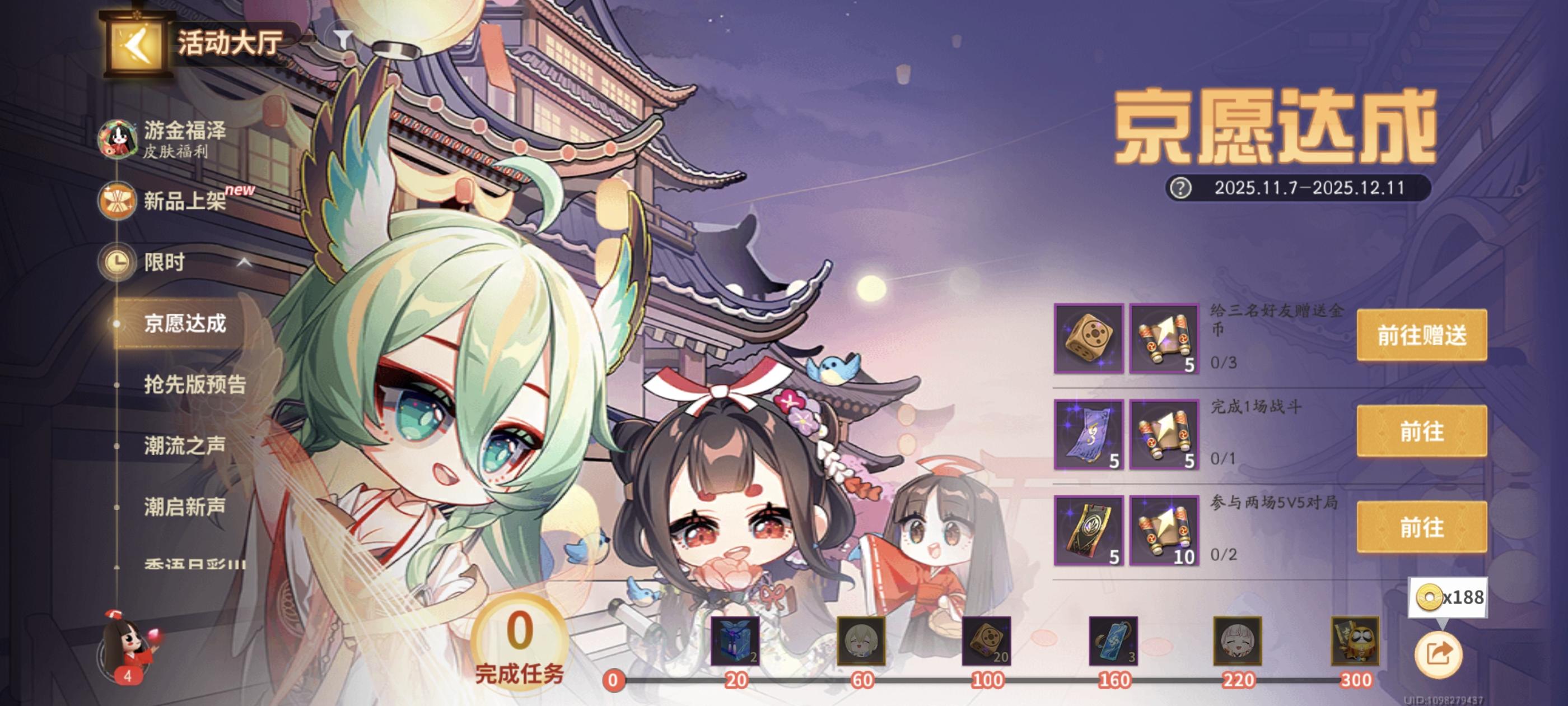The image size is (1568, 706).
Task: Open the filter funnel icon near the header
Action: (x=343, y=38)
